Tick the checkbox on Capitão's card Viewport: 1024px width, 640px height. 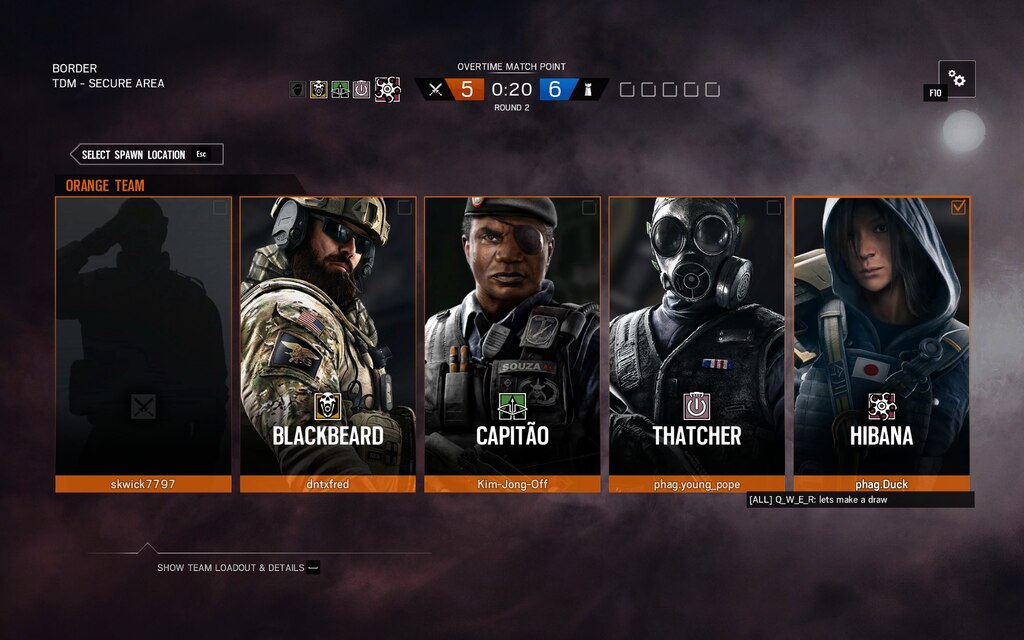click(x=589, y=208)
